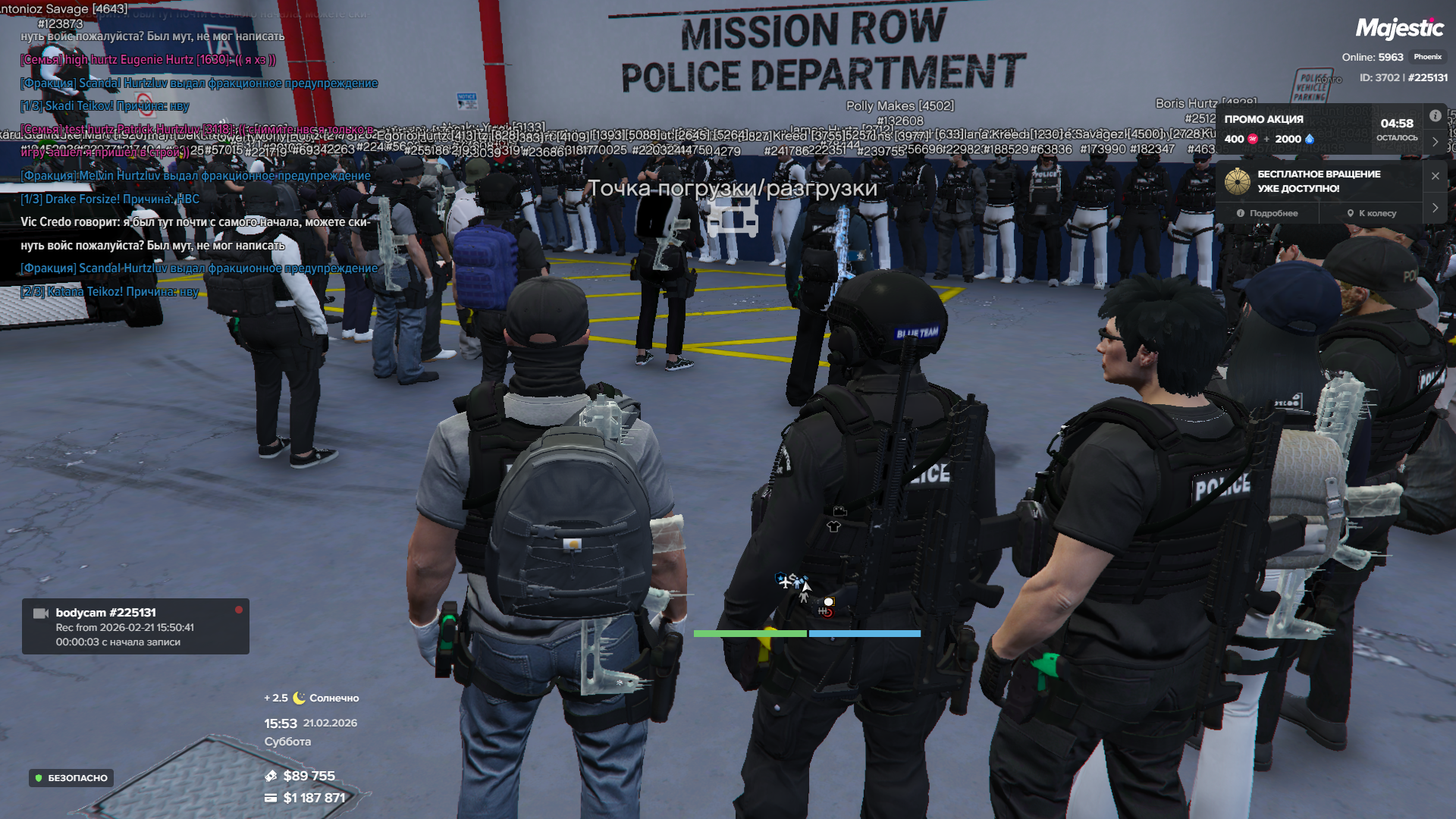The width and height of the screenshot is (1456, 819).
Task: Close the free spin notification
Action: (1435, 176)
